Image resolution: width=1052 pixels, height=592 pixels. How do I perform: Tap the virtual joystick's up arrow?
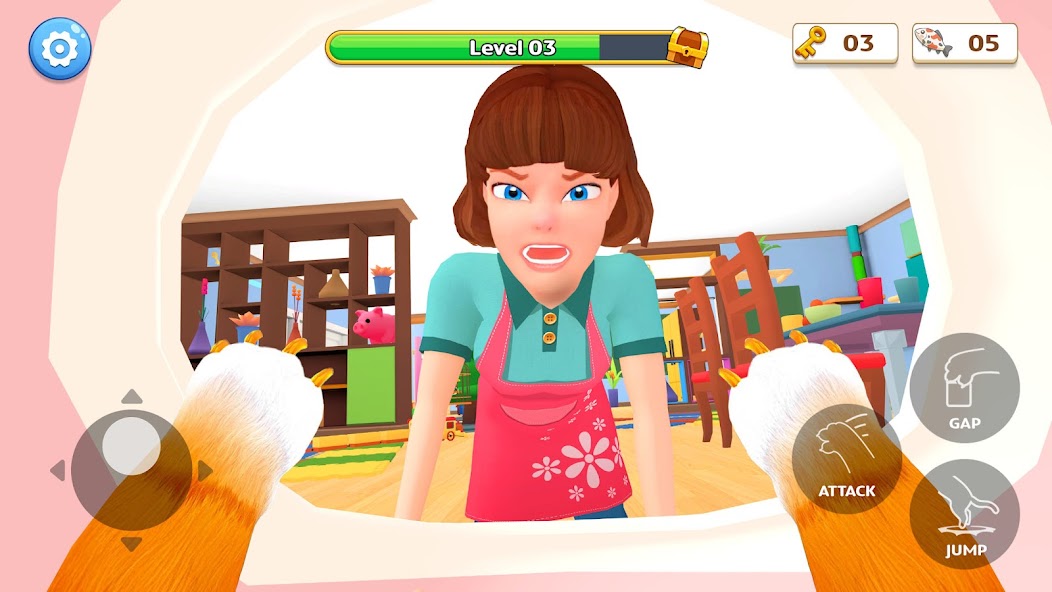pyautogui.click(x=131, y=397)
